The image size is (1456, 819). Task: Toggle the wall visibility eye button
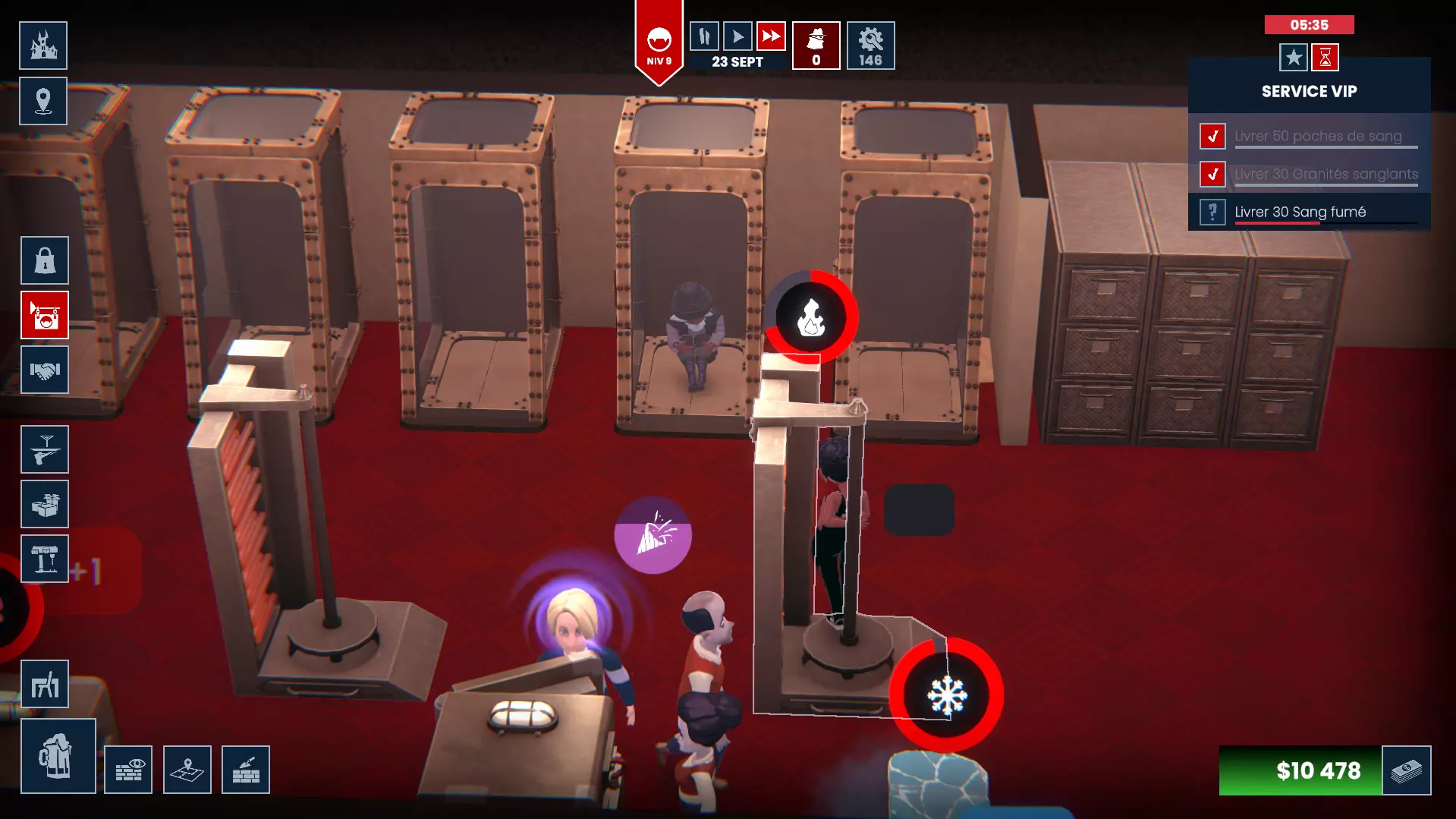[x=128, y=770]
